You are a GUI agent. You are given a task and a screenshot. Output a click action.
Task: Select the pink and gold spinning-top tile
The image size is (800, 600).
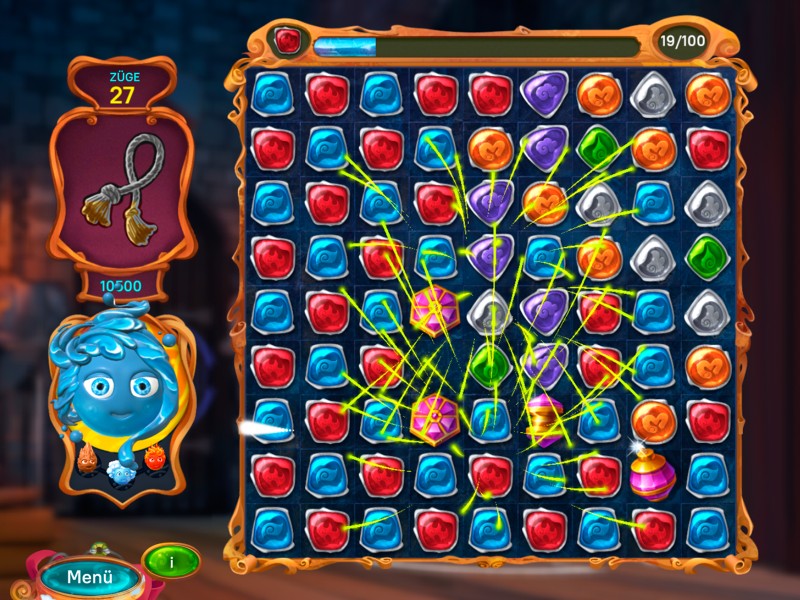click(x=545, y=419)
